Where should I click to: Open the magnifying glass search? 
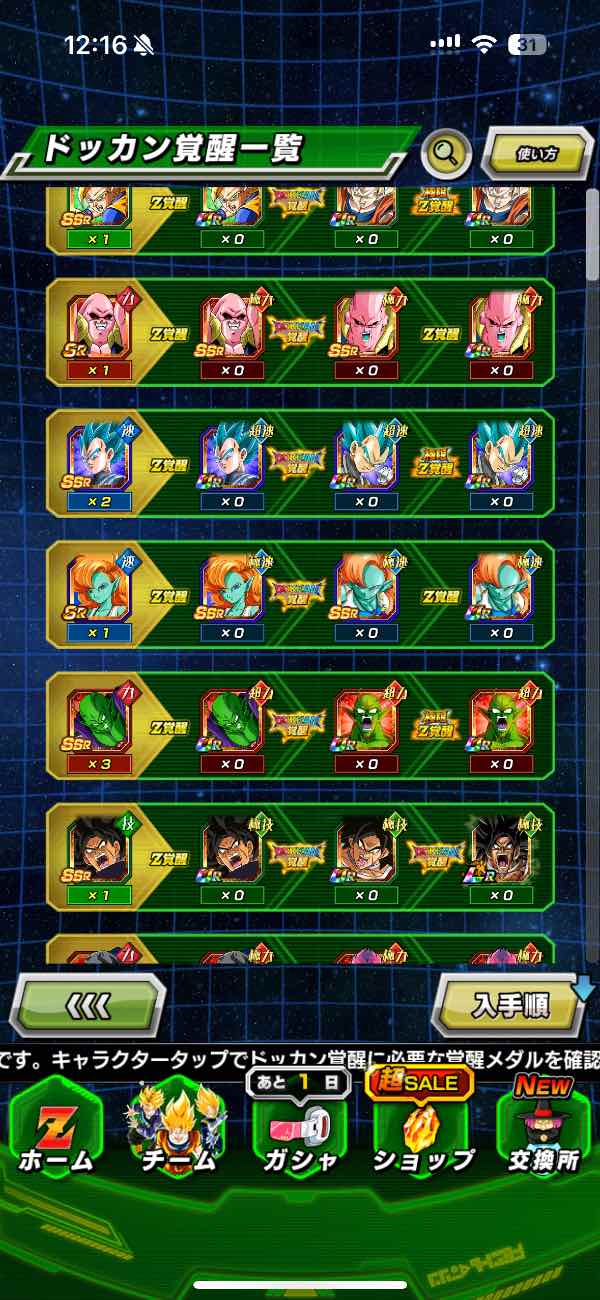coord(446,154)
